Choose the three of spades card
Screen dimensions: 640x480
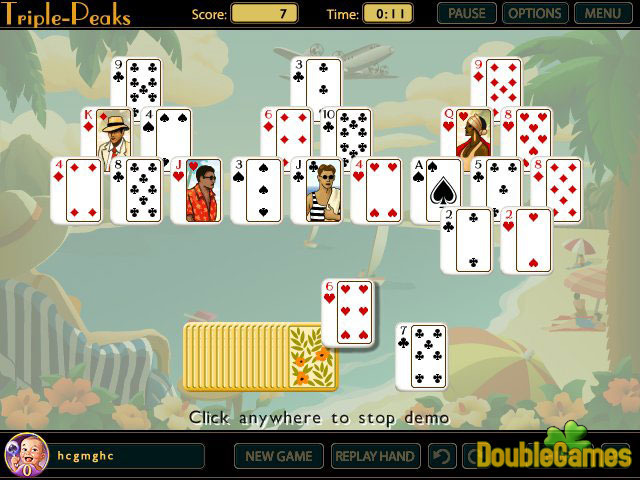coord(256,190)
